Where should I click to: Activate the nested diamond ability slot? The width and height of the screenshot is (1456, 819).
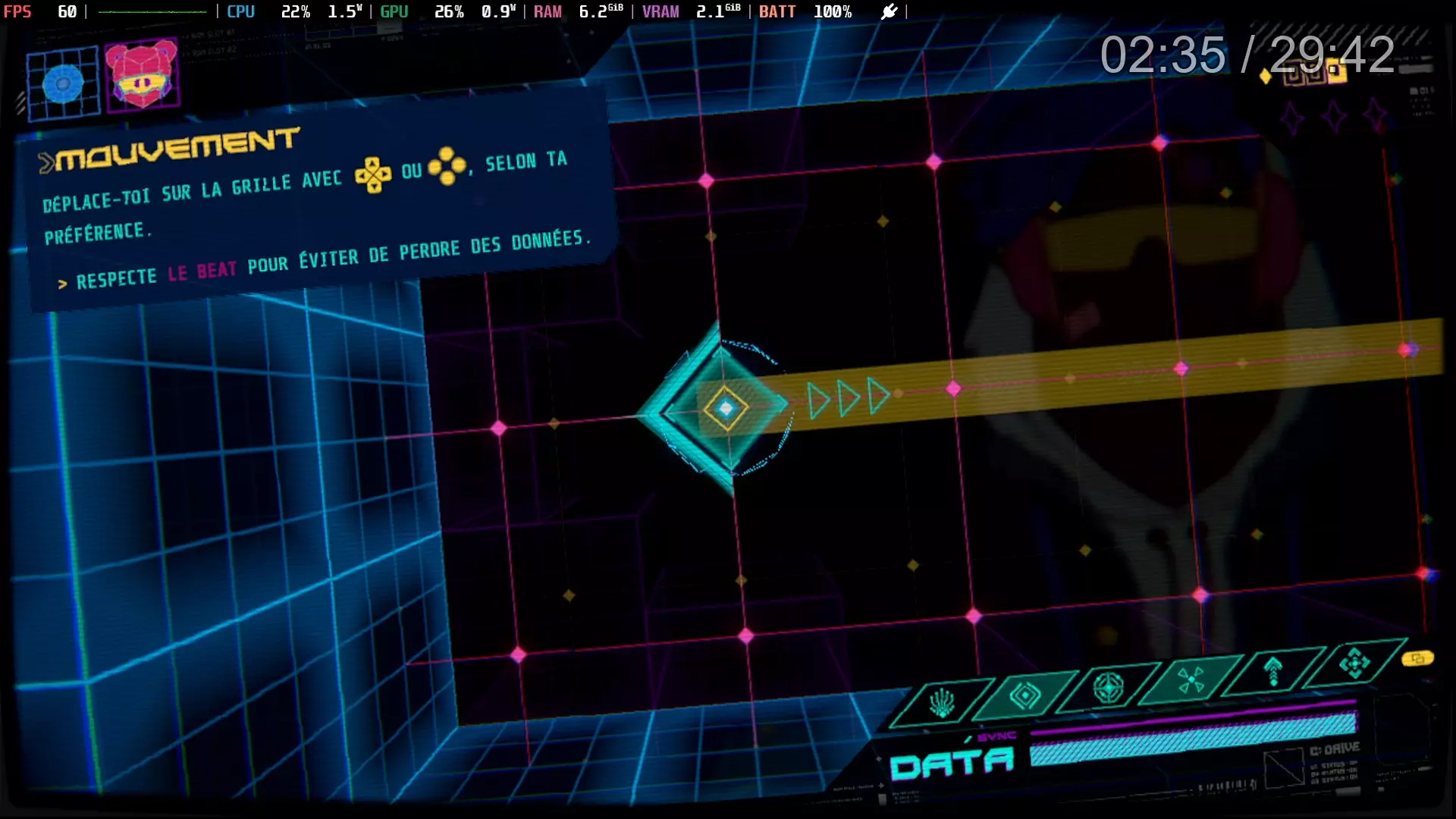(1025, 695)
